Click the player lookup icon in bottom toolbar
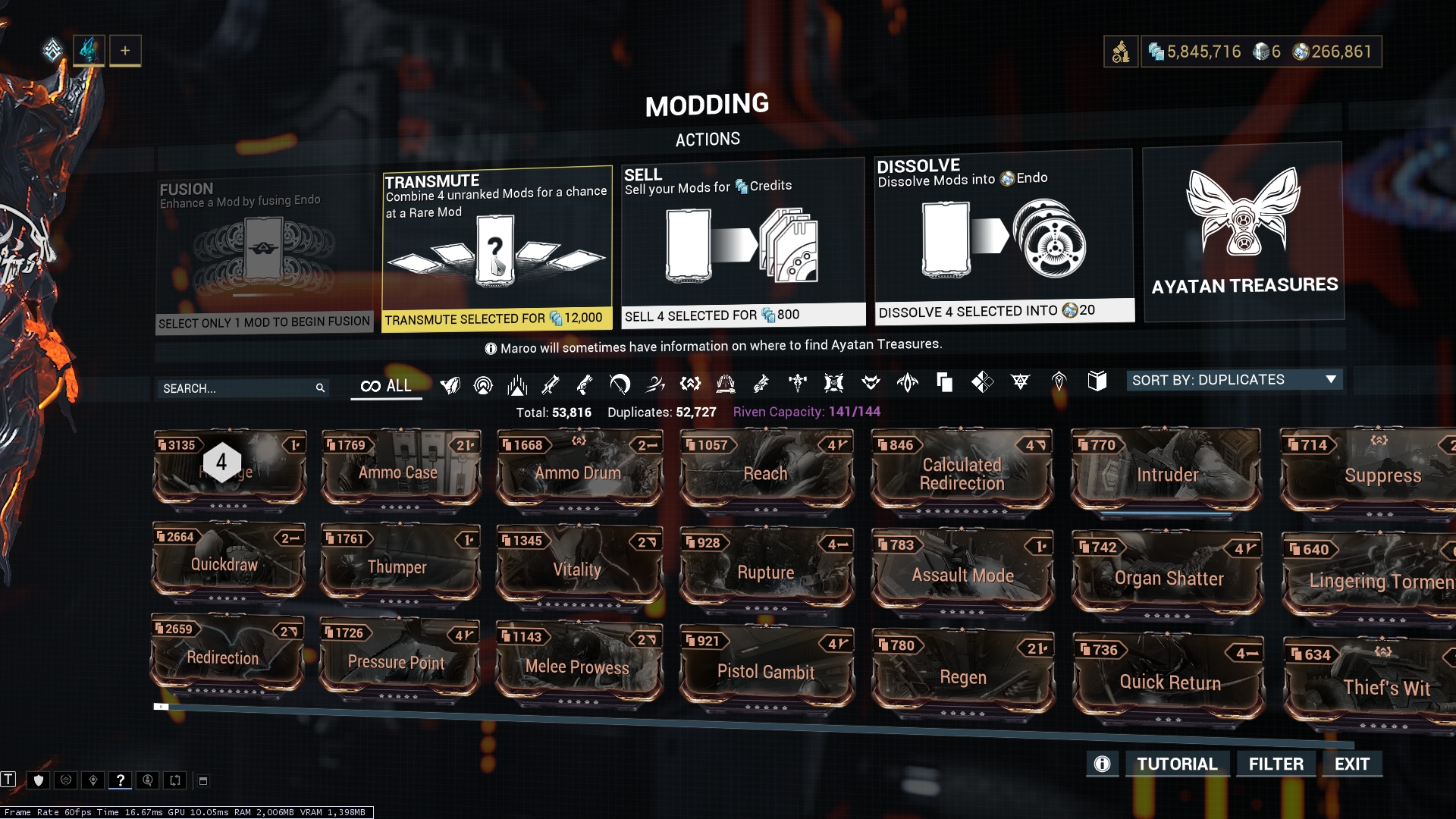Screen dimensions: 1456x819 (148, 780)
